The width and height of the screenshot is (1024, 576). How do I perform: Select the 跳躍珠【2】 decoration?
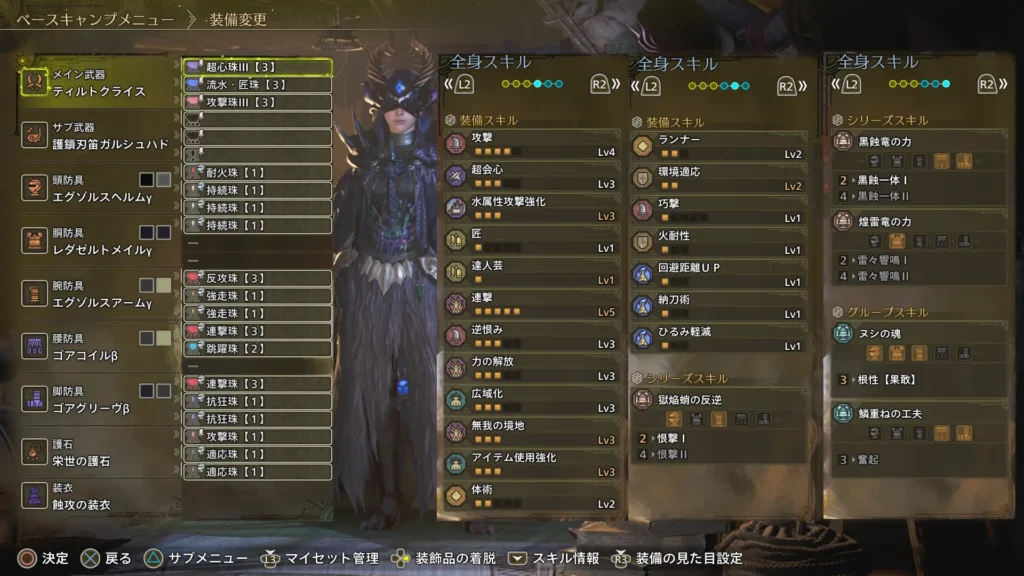(x=257, y=348)
